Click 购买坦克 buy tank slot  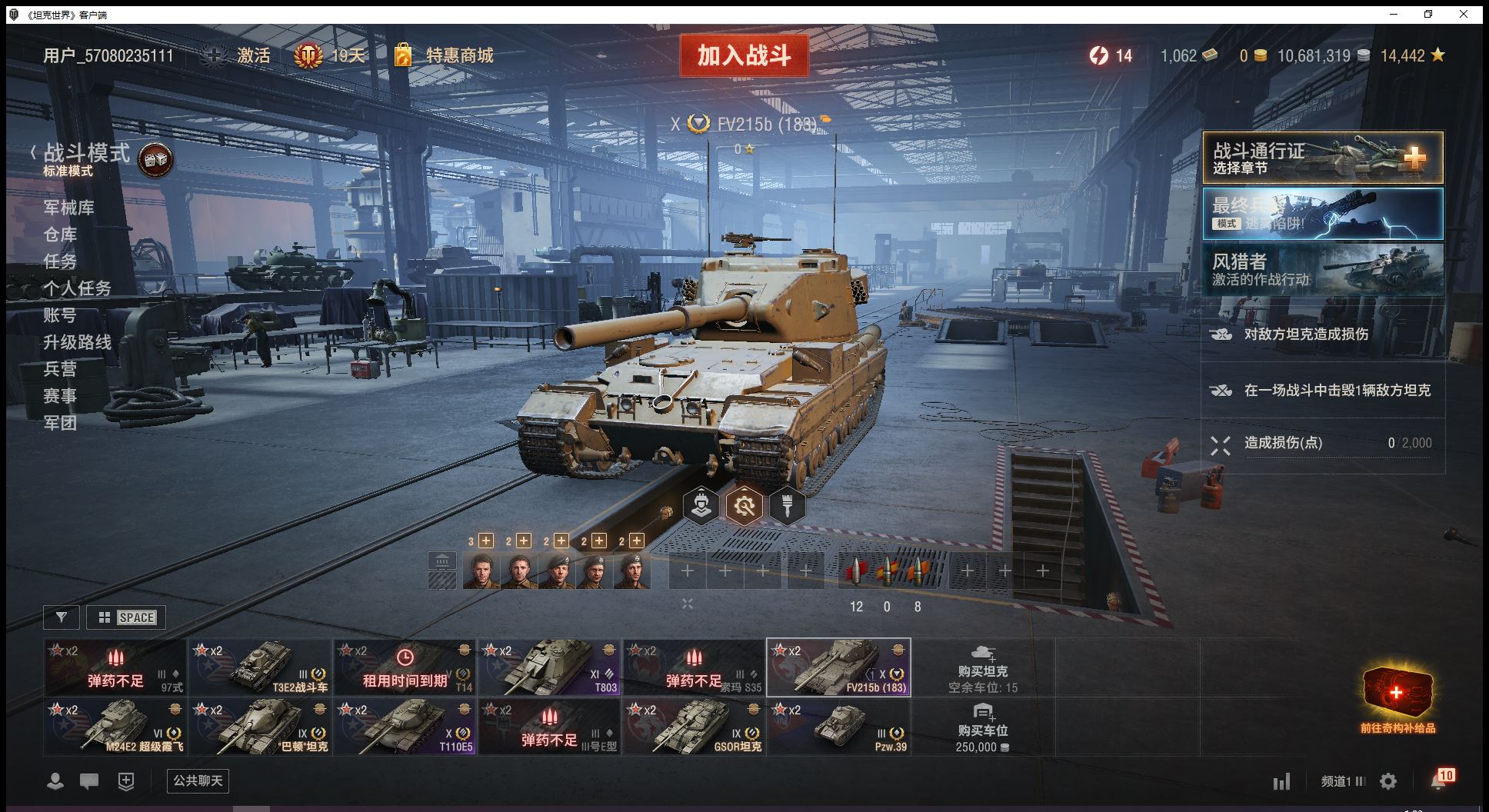982,667
